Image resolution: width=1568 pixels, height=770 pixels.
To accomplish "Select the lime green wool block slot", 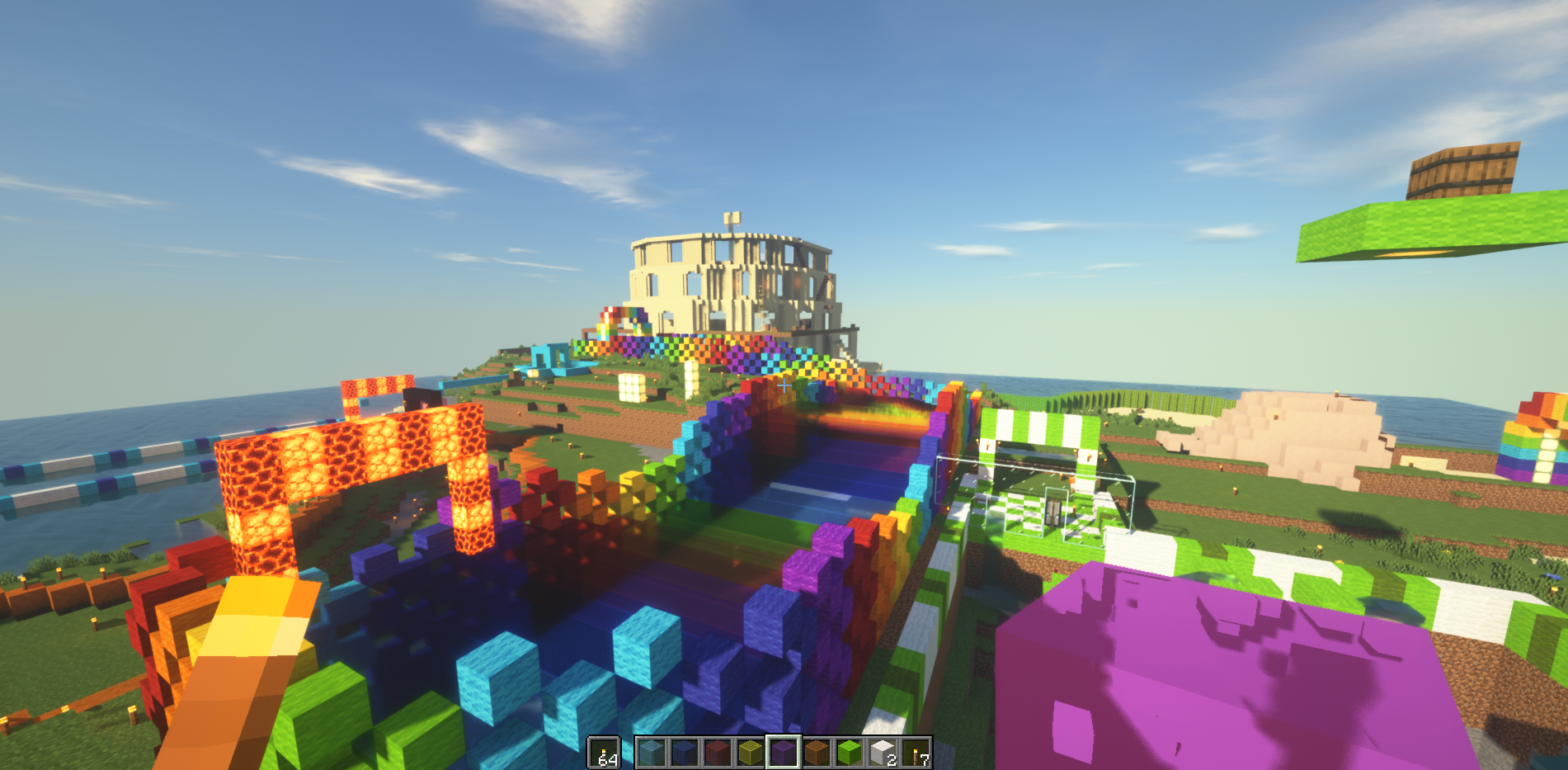I will [849, 753].
